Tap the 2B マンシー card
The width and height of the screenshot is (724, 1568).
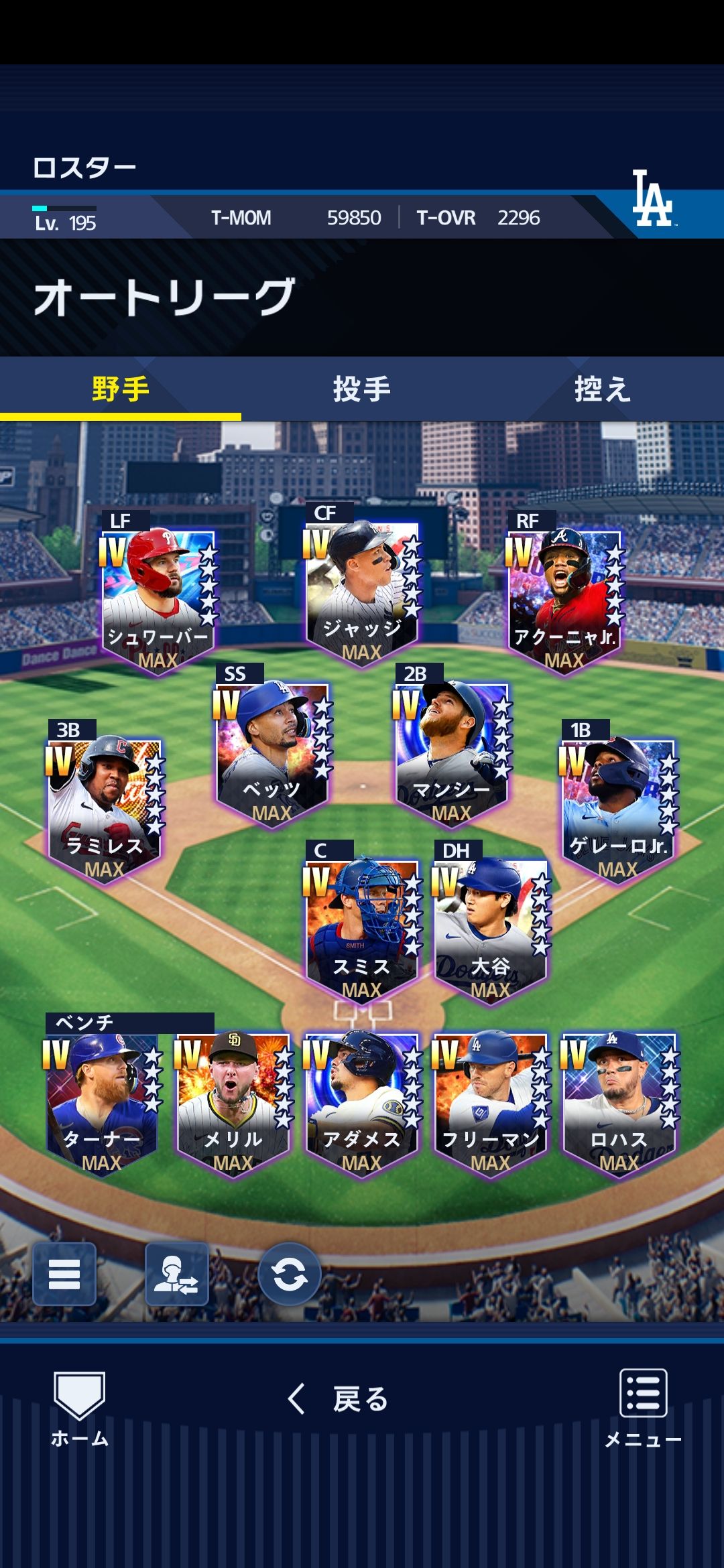point(451,751)
